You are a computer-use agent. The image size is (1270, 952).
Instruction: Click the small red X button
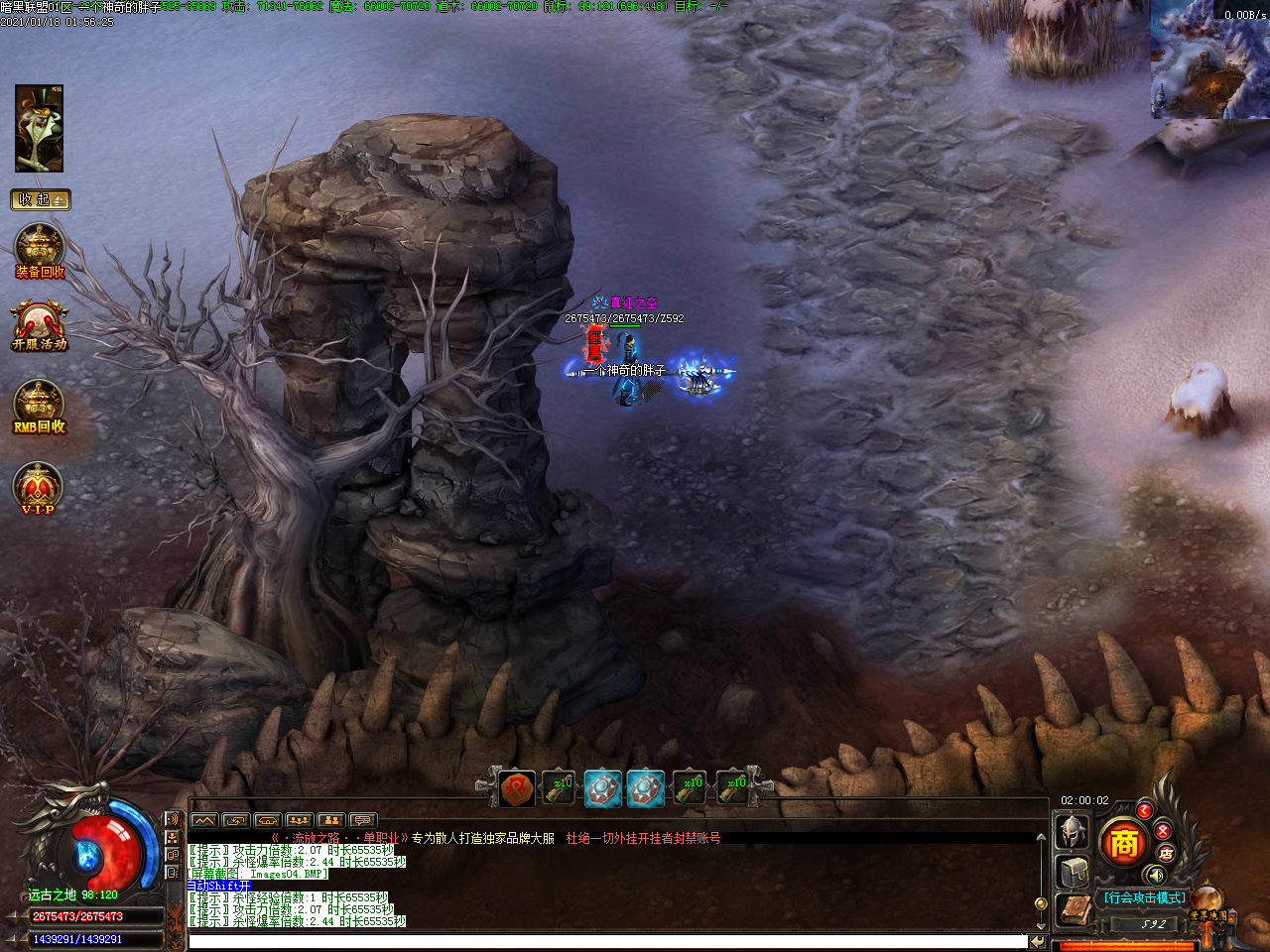coord(1163,831)
